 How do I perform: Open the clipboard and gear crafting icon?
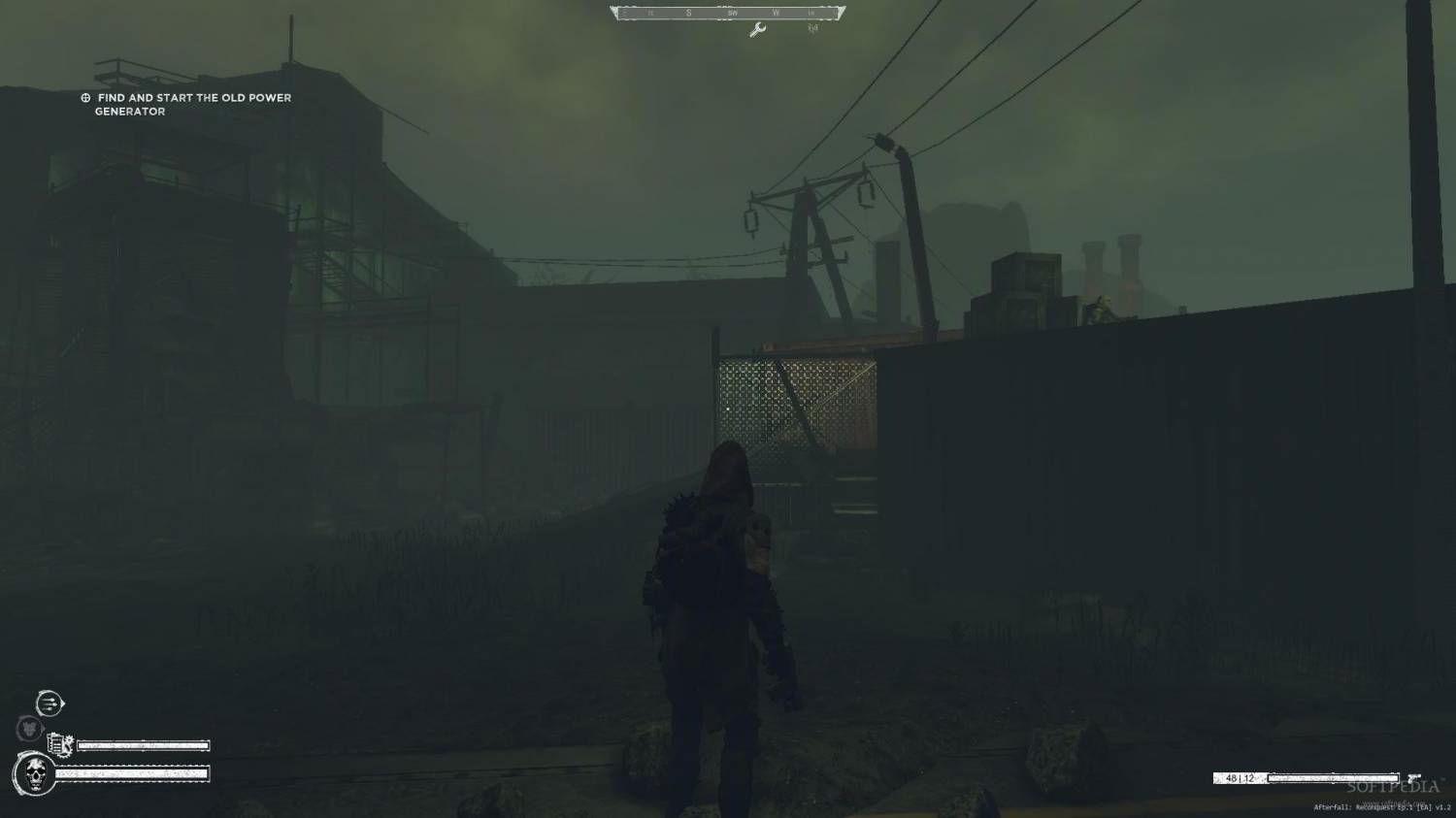click(60, 744)
